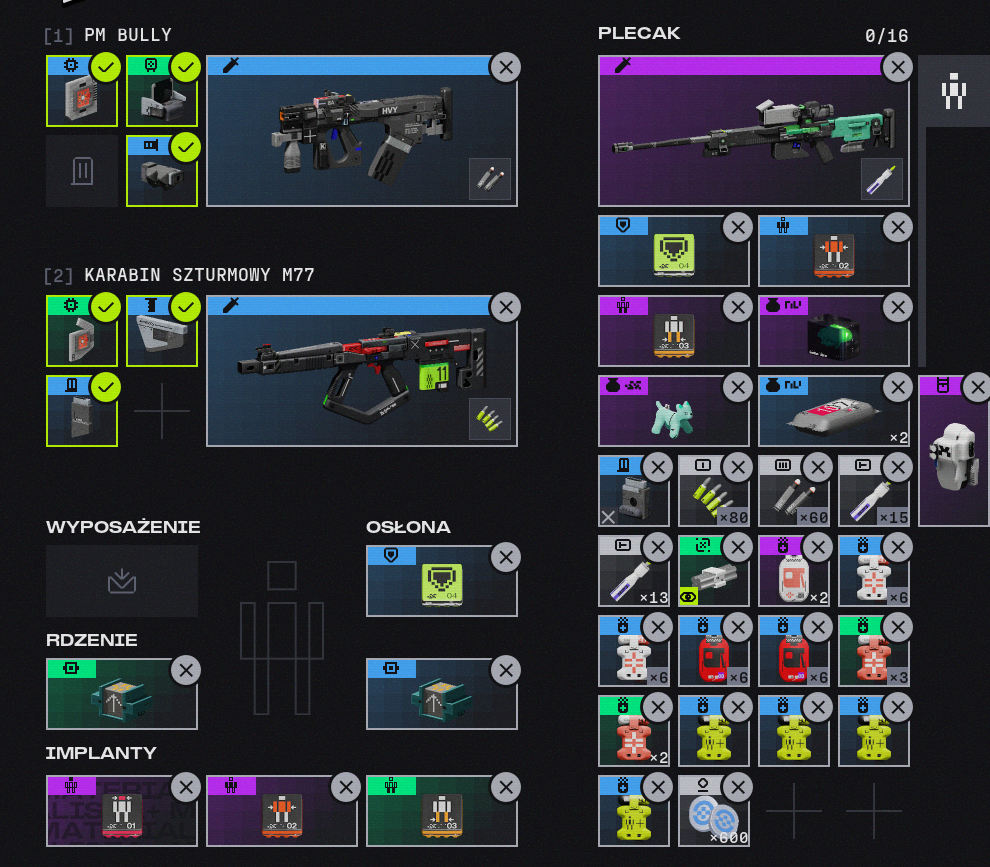Pick the teal toy animal backpack item
Viewport: 990px width, 867px height.
point(672,412)
